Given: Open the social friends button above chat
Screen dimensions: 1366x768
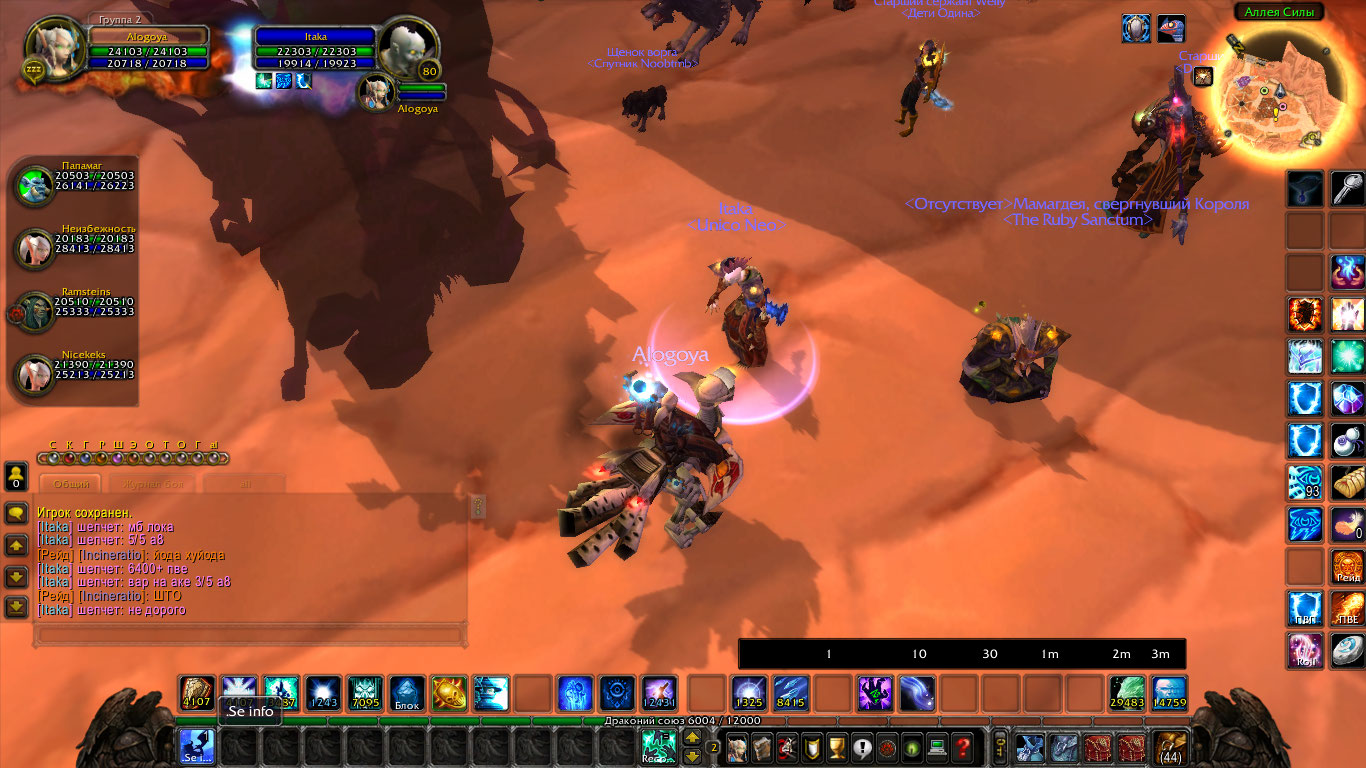Looking at the screenshot, I should pos(16,474).
